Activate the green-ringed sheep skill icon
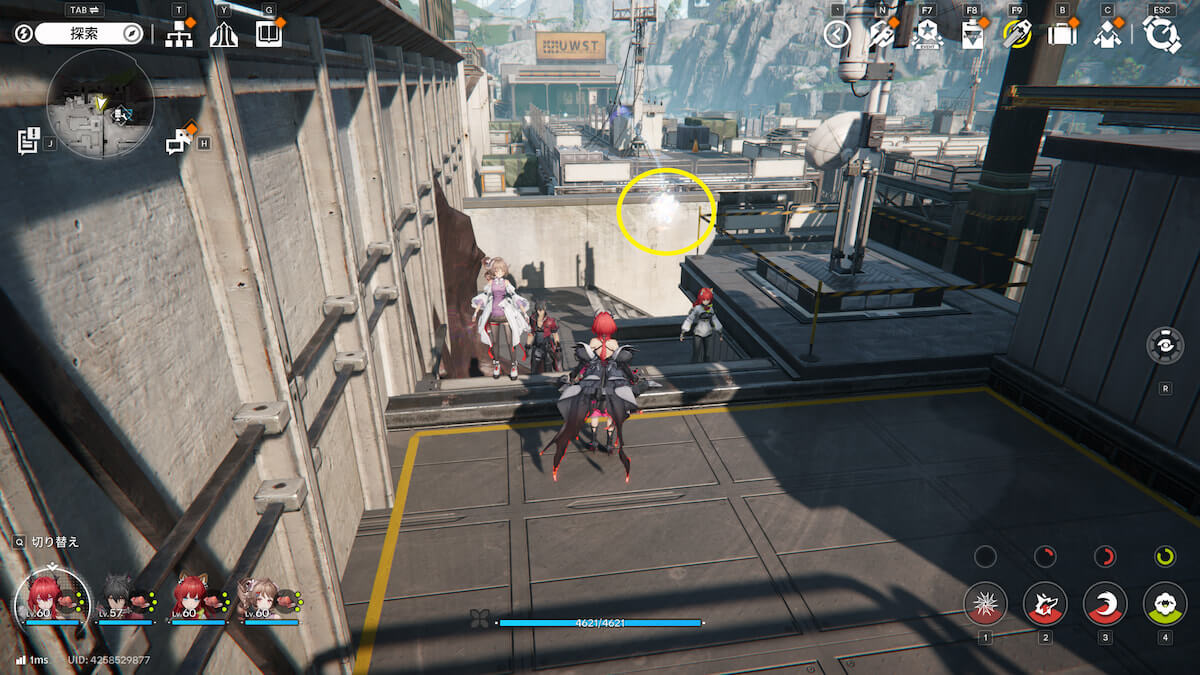The height and width of the screenshot is (675, 1200). (x=1165, y=603)
